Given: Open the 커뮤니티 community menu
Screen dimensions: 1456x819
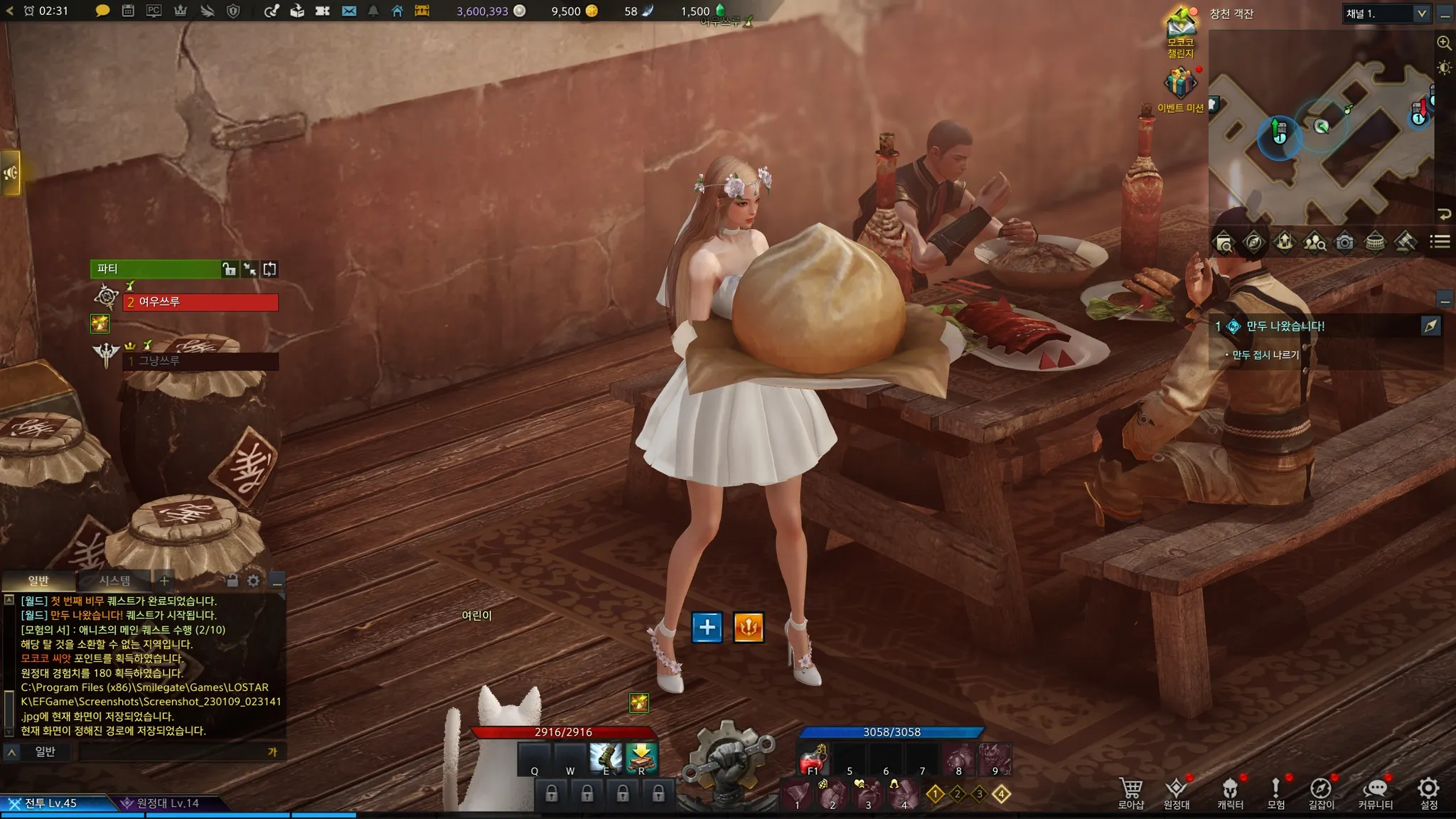Looking at the screenshot, I should (1375, 791).
